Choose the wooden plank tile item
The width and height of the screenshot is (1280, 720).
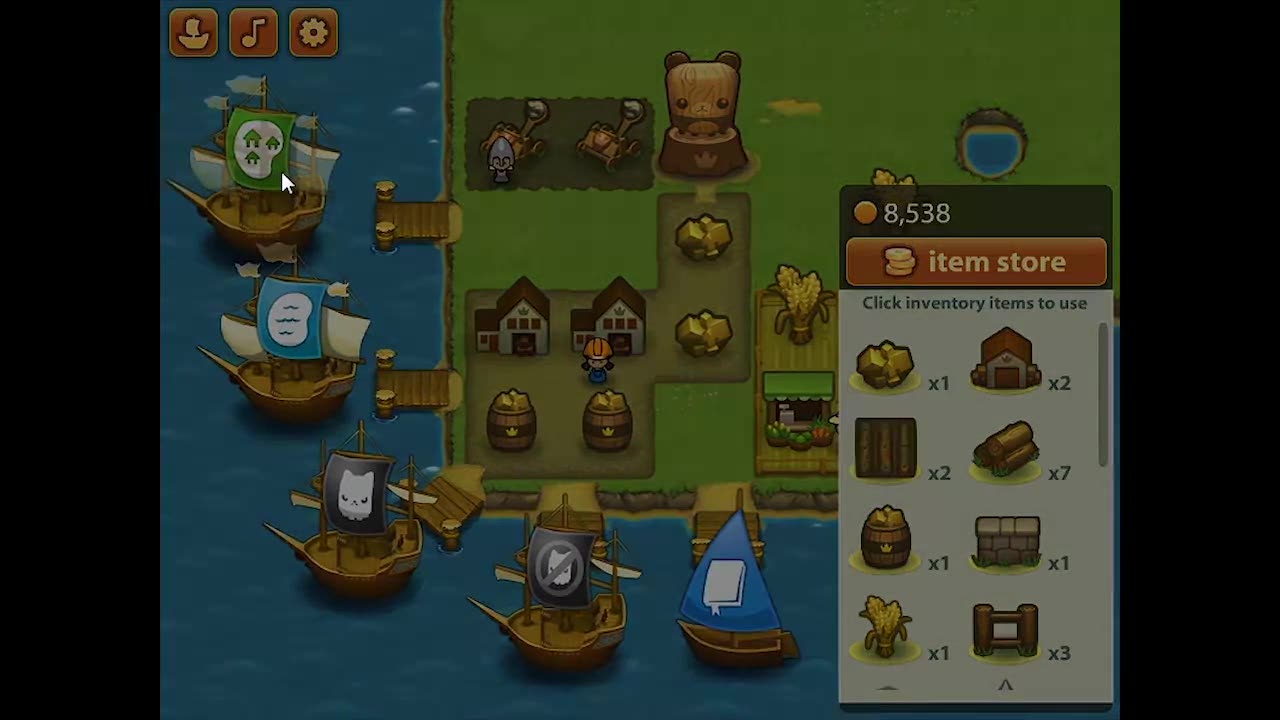coord(885,449)
